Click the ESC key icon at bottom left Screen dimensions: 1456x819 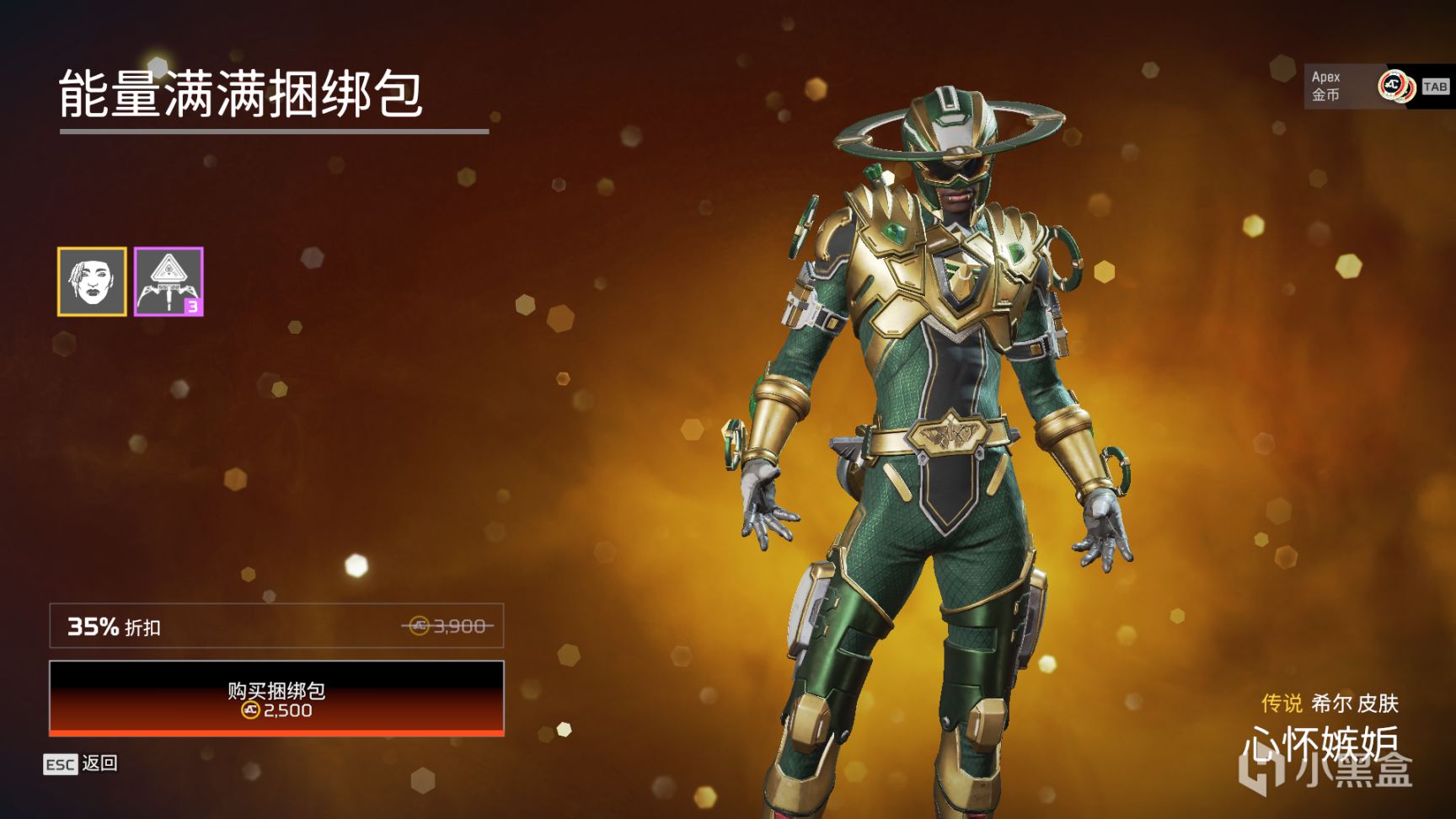61,763
